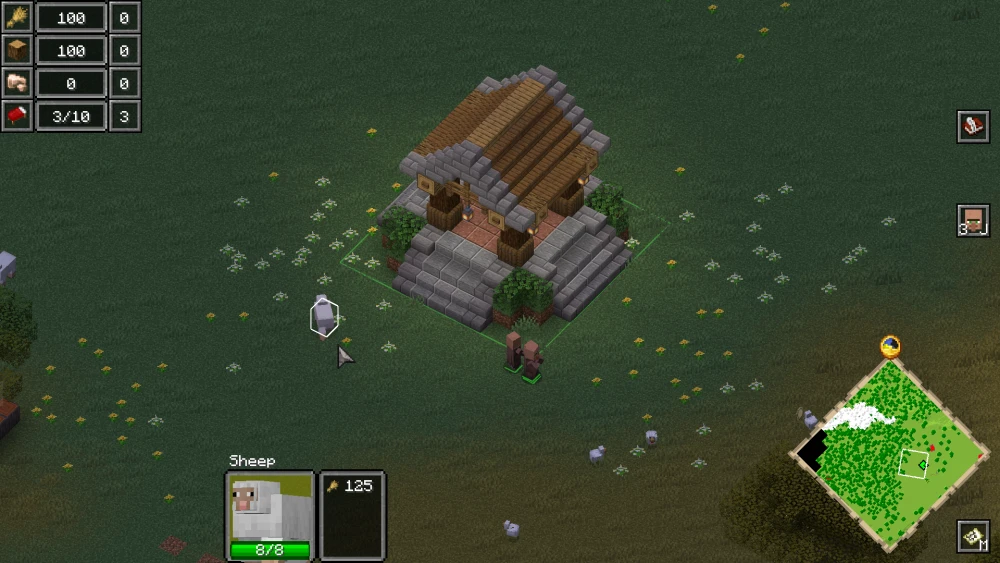Click the wheat food resource icon
Screen dimensions: 1000x563
17,17
